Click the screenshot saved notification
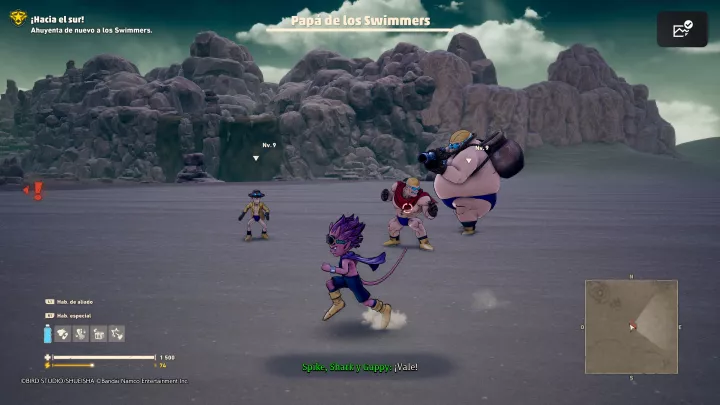This screenshot has height=405, width=720. pyautogui.click(x=682, y=29)
